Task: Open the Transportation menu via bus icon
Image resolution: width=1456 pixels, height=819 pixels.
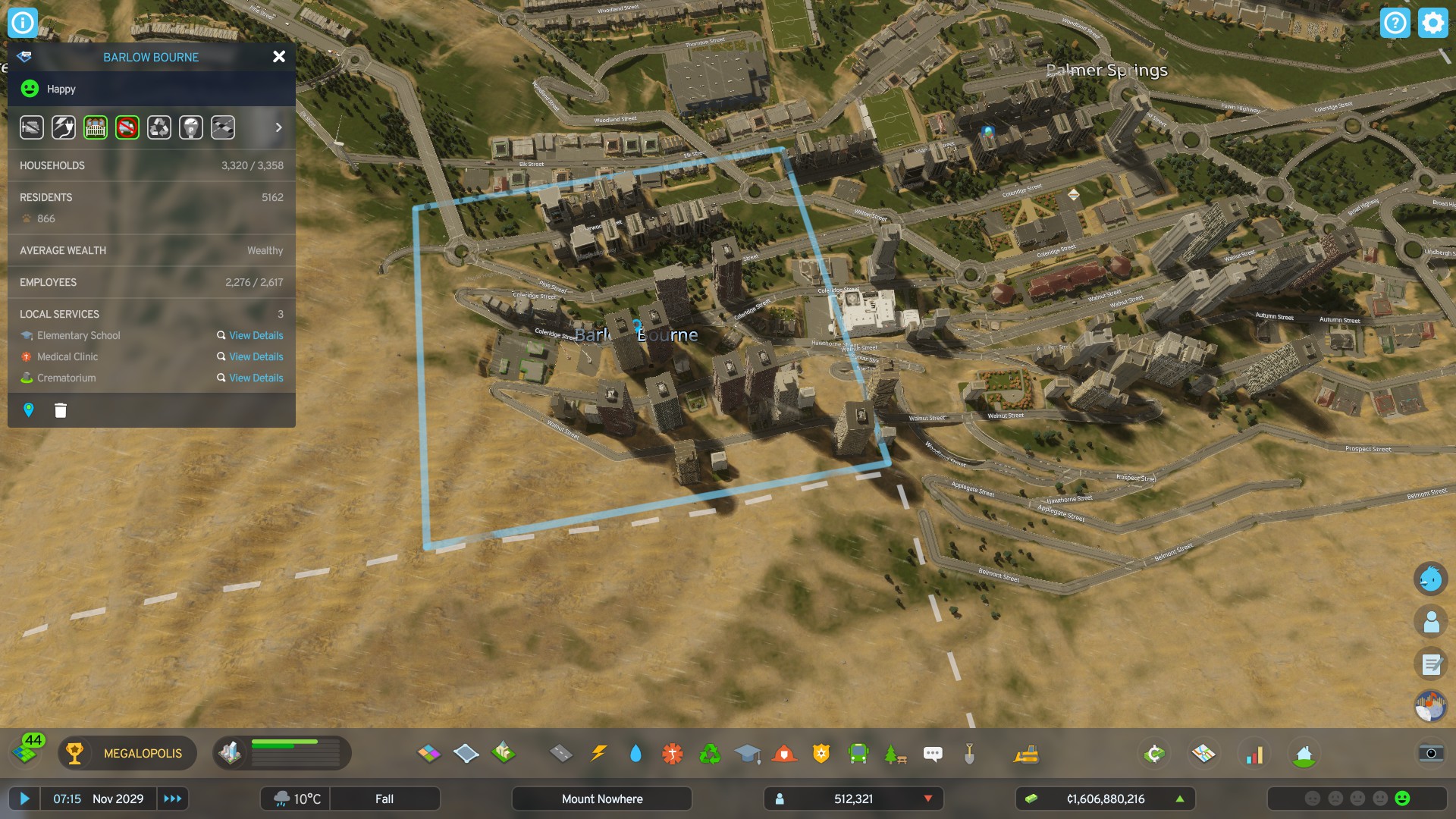Action: [858, 753]
